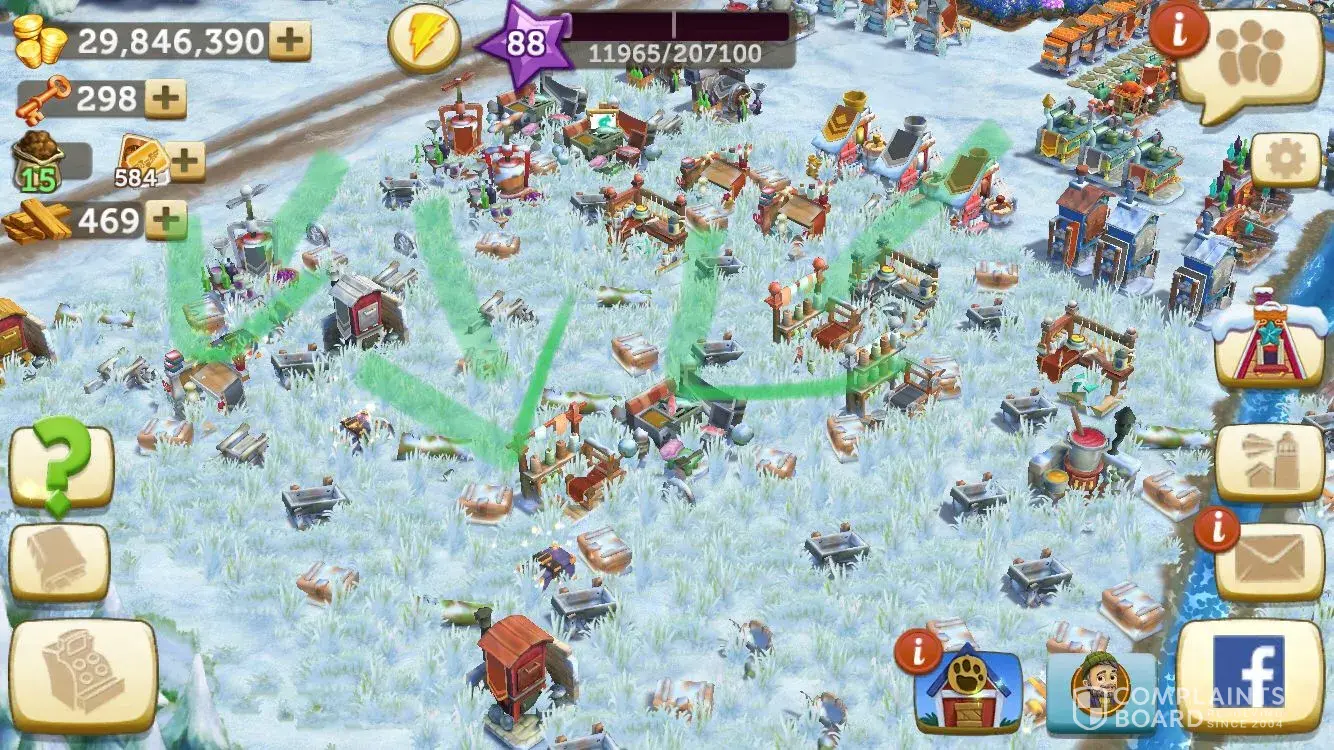Check the mail envelope inbox
1334x750 pixels.
pyautogui.click(x=1269, y=560)
